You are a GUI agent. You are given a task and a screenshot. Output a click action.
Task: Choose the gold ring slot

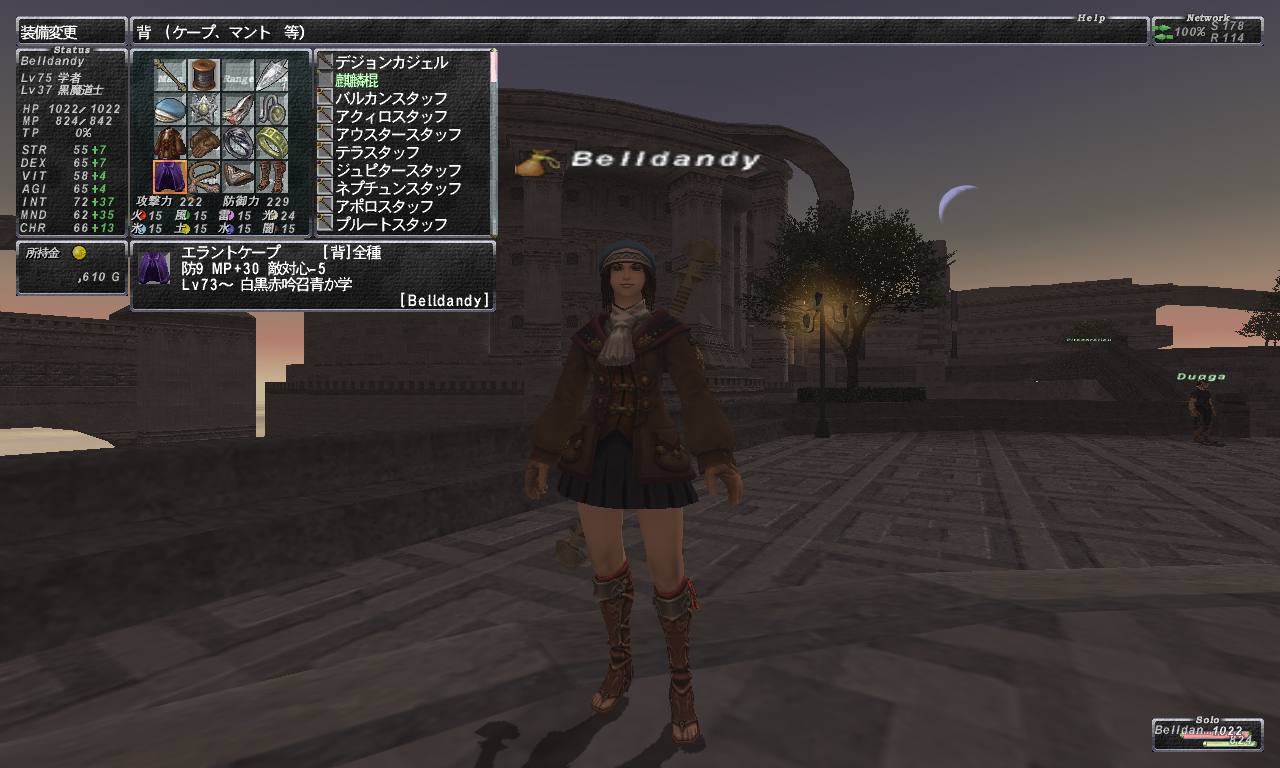(272, 142)
